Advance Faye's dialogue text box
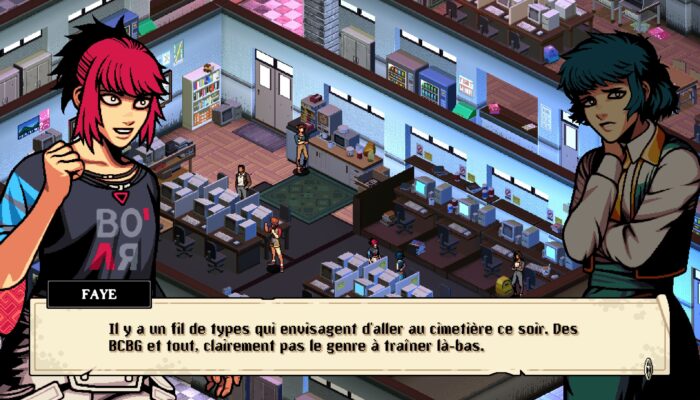 click(x=340, y=337)
